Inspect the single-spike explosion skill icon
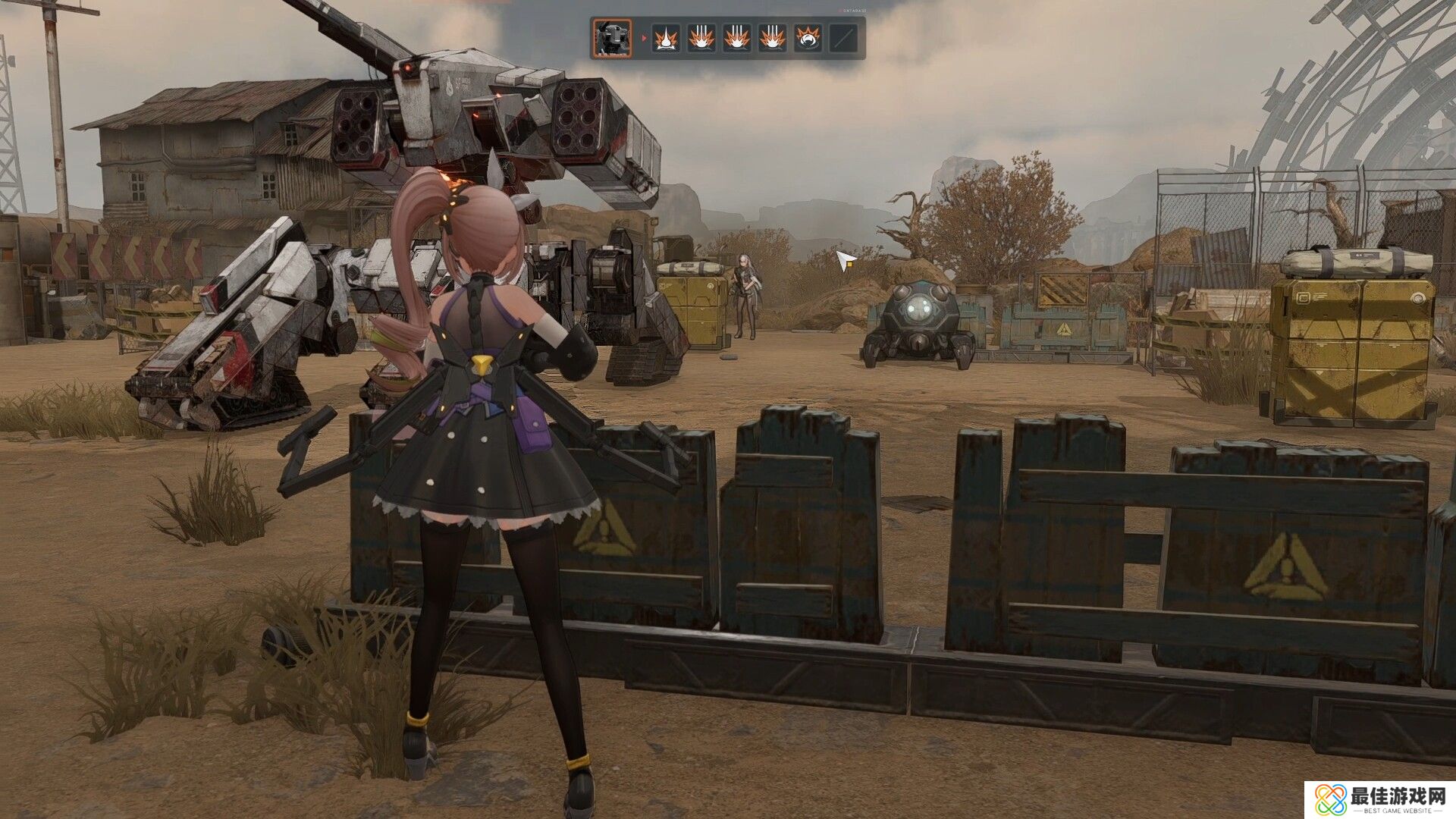The height and width of the screenshot is (819, 1456). point(666,38)
